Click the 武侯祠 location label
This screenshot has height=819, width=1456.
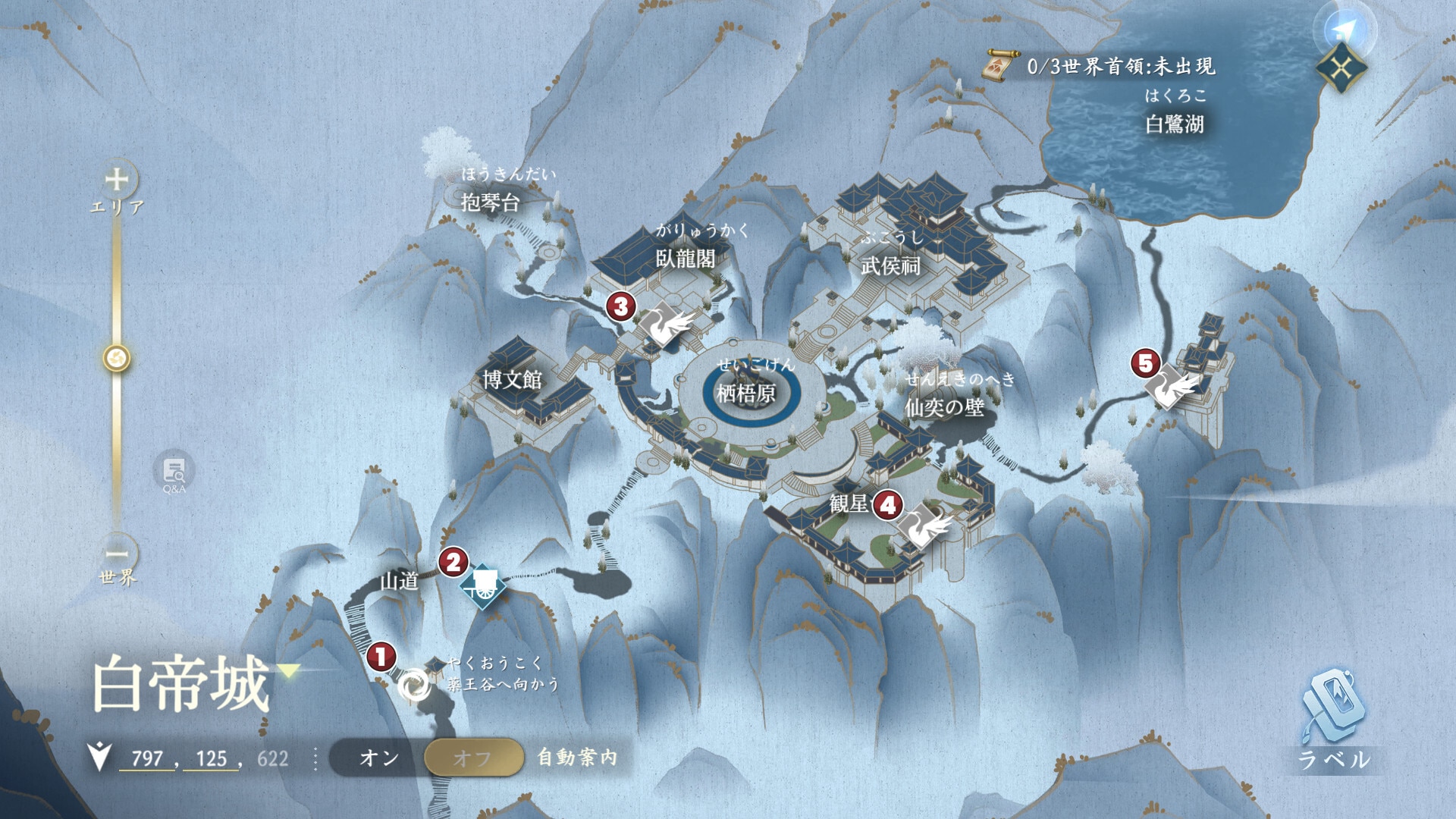click(890, 265)
